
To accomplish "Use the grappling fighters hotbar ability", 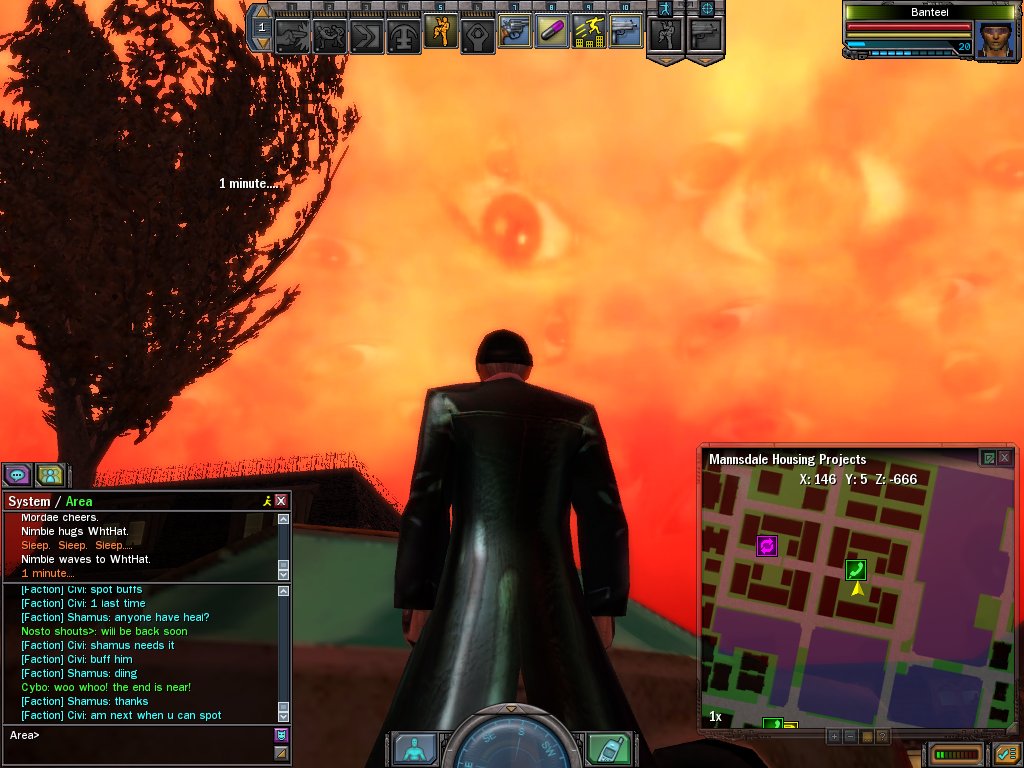I will tap(329, 36).
